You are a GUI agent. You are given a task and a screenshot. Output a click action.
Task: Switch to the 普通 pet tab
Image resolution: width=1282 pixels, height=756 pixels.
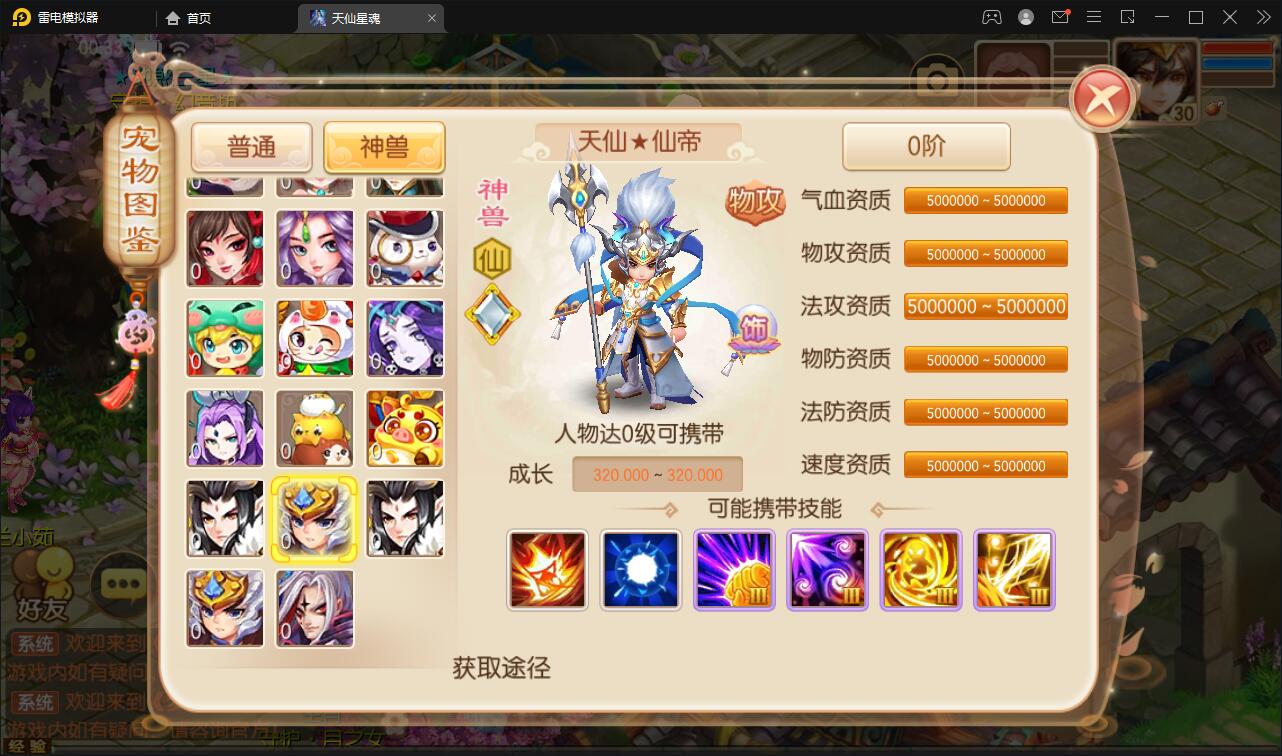click(x=253, y=145)
